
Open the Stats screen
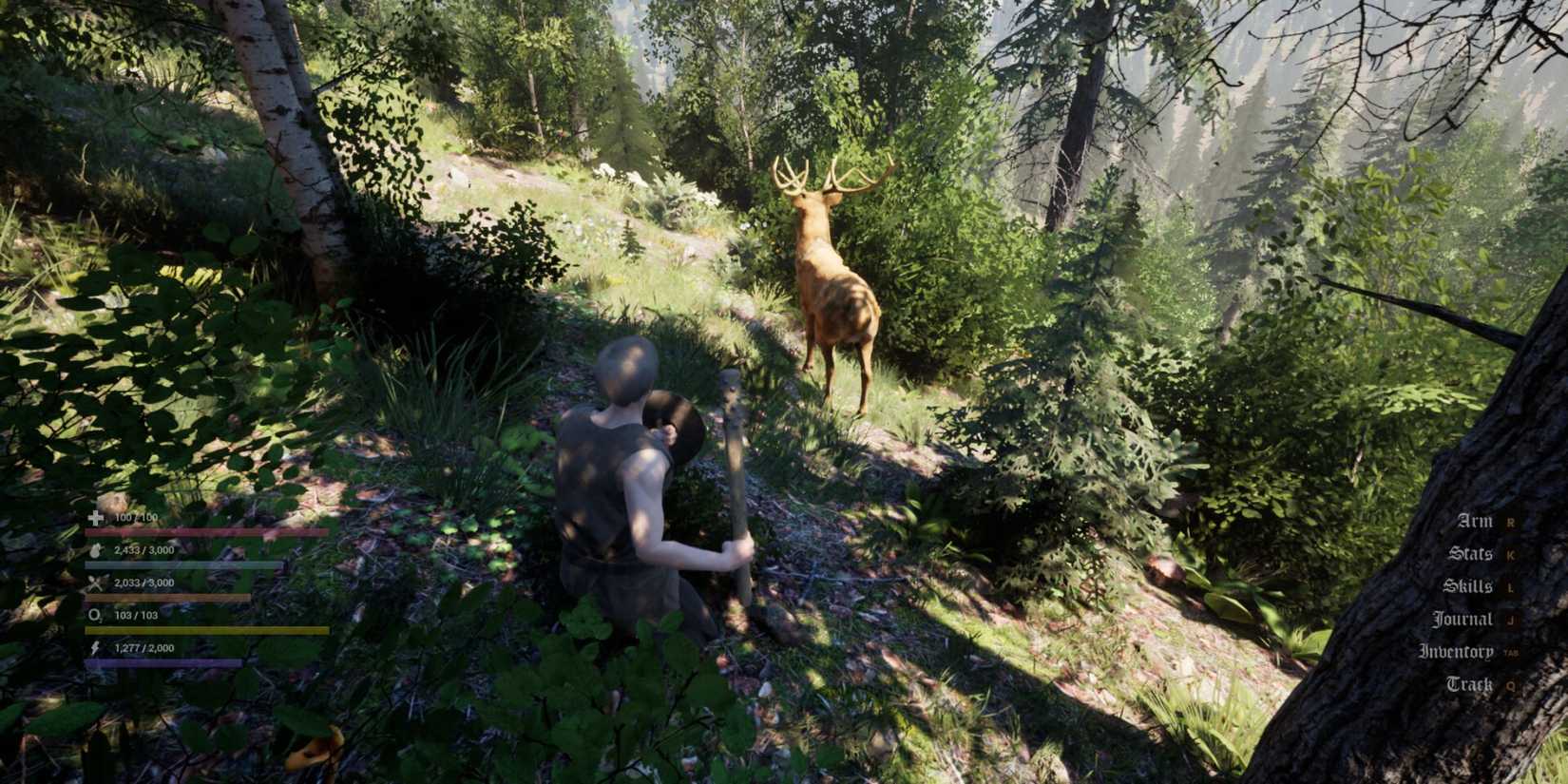[x=1470, y=554]
